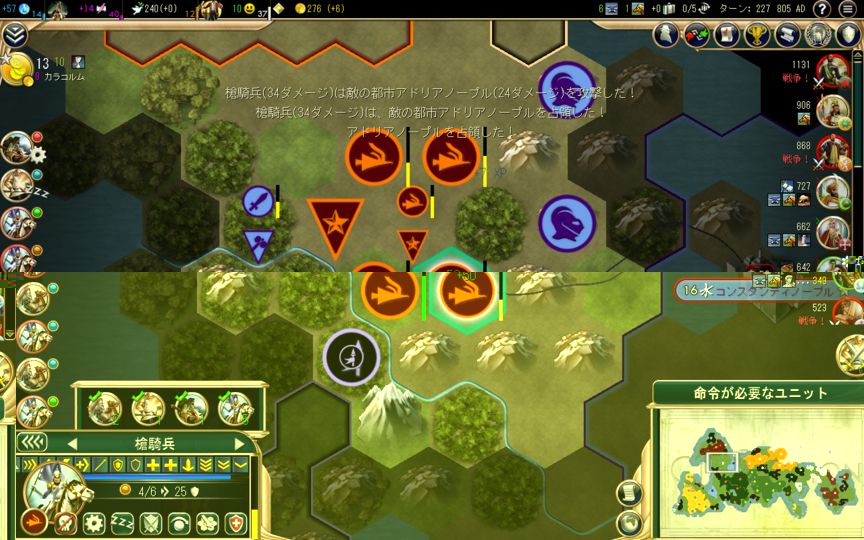
Task: Open the Civilopedia help button
Action: pyautogui.click(x=821, y=9)
